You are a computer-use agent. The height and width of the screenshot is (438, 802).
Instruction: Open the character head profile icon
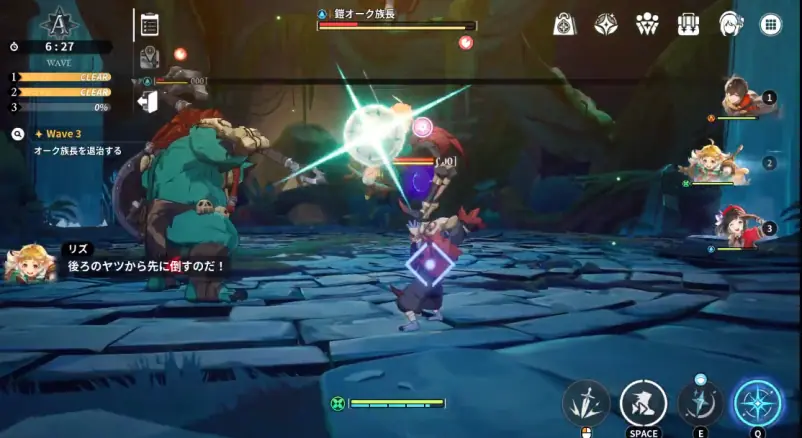coord(729,24)
